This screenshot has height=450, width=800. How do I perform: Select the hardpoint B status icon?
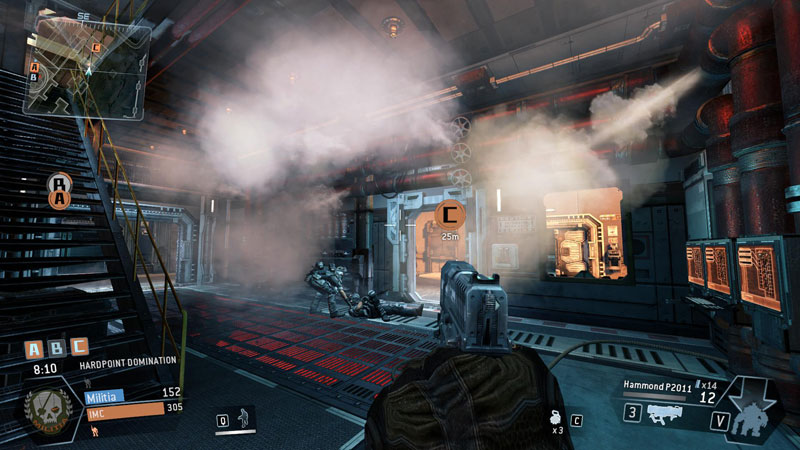(x=57, y=349)
